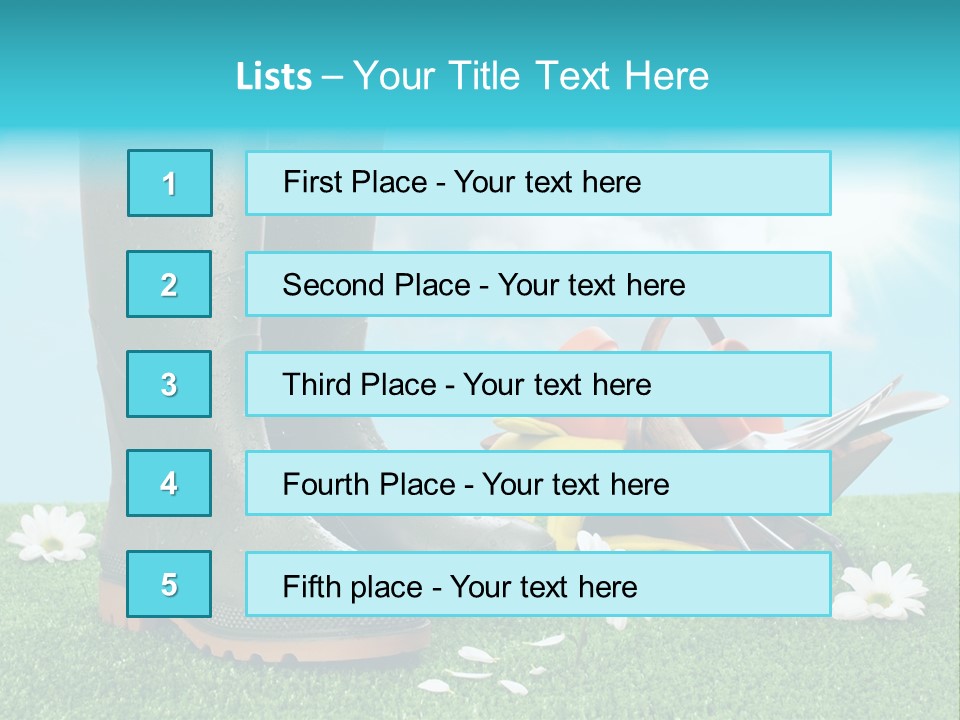Pick the Fourth Place text row
This screenshot has width=960, height=720.
coord(538,484)
